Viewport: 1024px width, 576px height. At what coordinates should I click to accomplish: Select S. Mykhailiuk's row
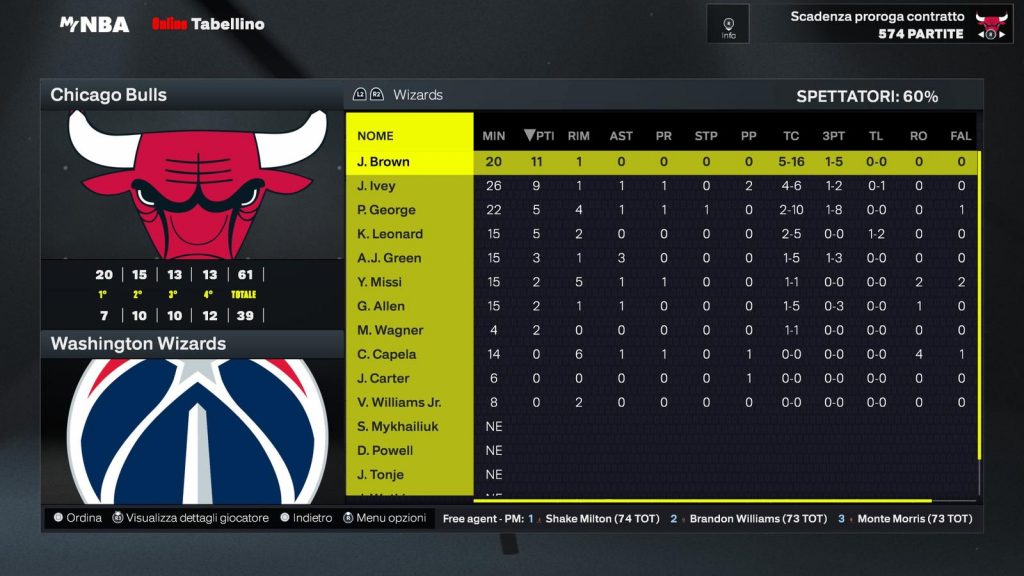pyautogui.click(x=398, y=426)
